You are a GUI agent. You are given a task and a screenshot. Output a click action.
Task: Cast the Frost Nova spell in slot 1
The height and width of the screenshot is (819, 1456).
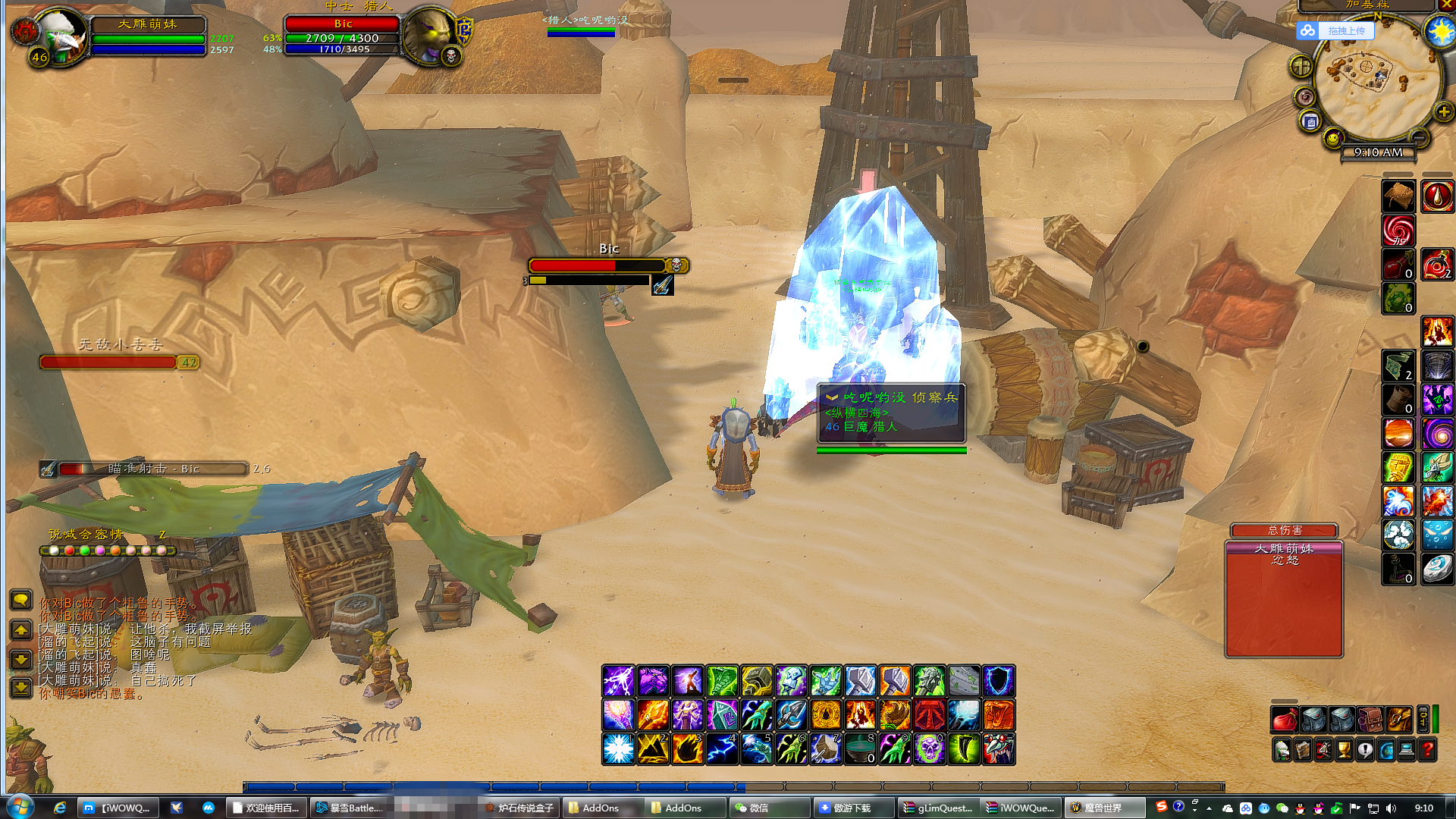(x=618, y=749)
